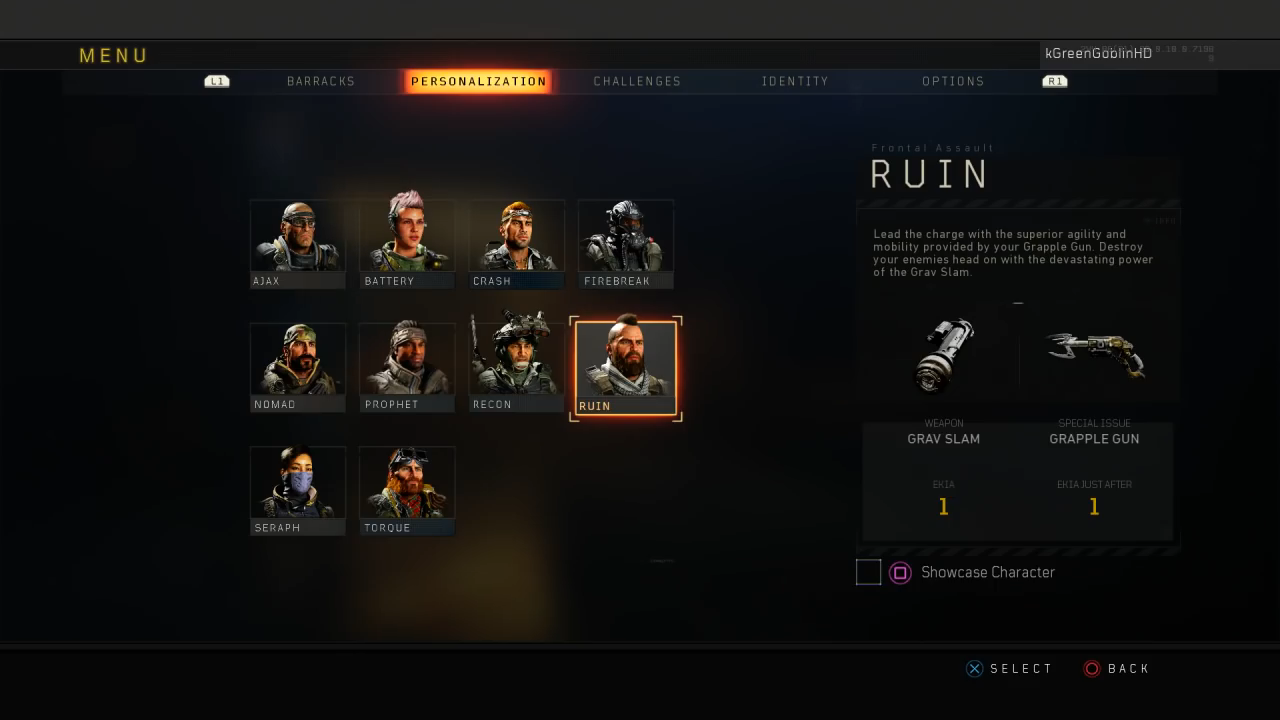Select the Nomad character portrait
The image size is (1280, 720).
tap(297, 363)
